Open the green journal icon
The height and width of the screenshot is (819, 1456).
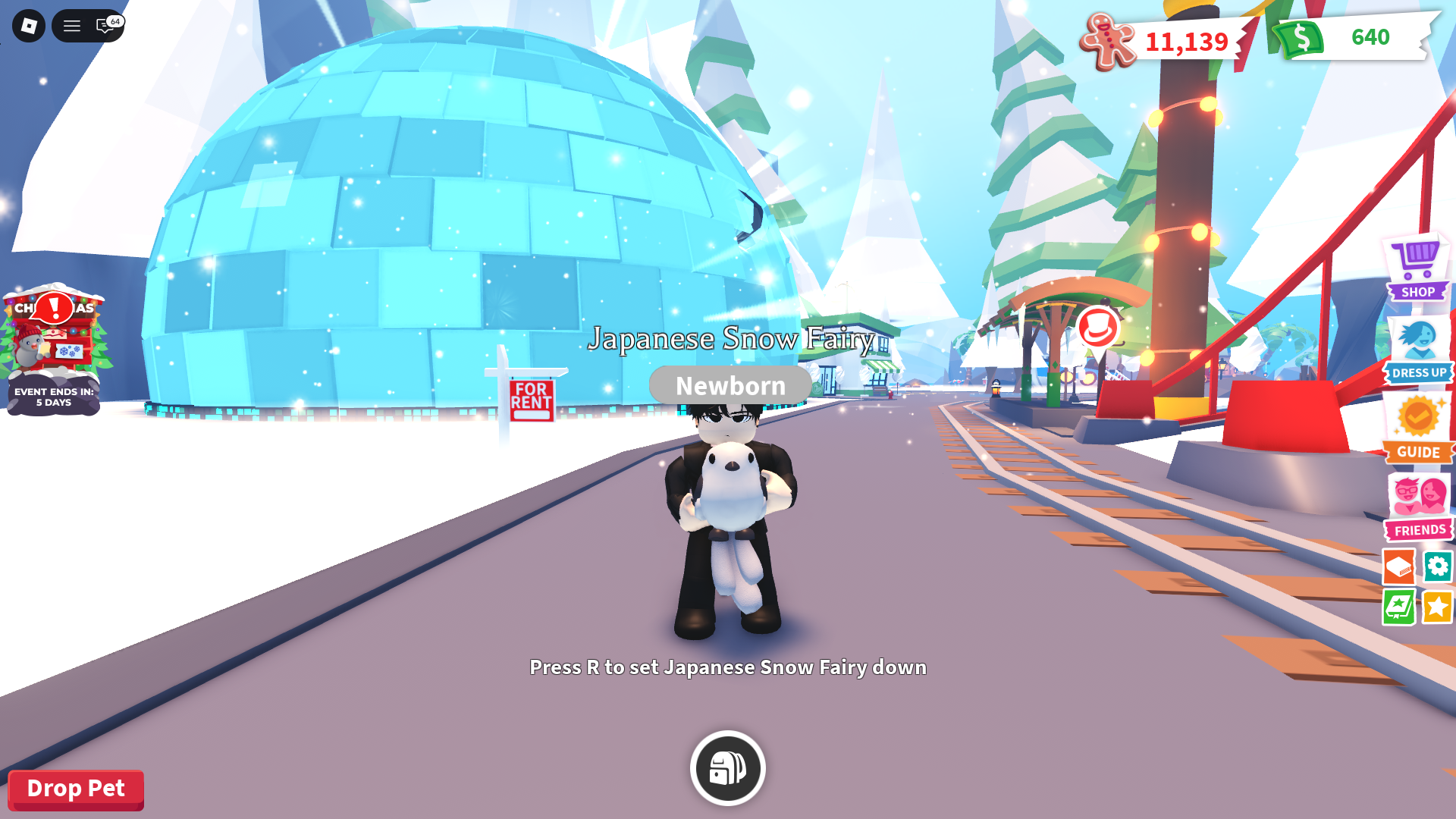1398,607
